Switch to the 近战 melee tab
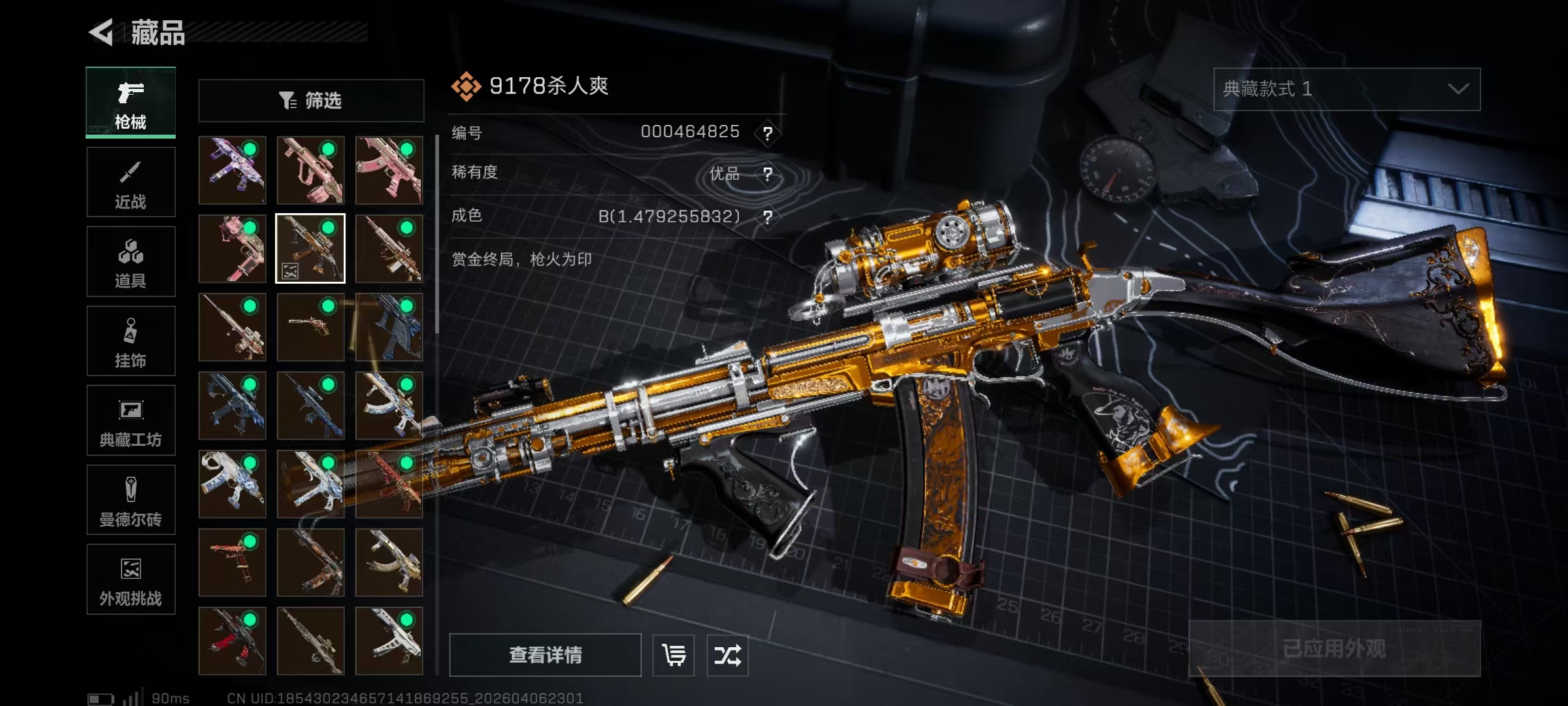 coord(131,182)
